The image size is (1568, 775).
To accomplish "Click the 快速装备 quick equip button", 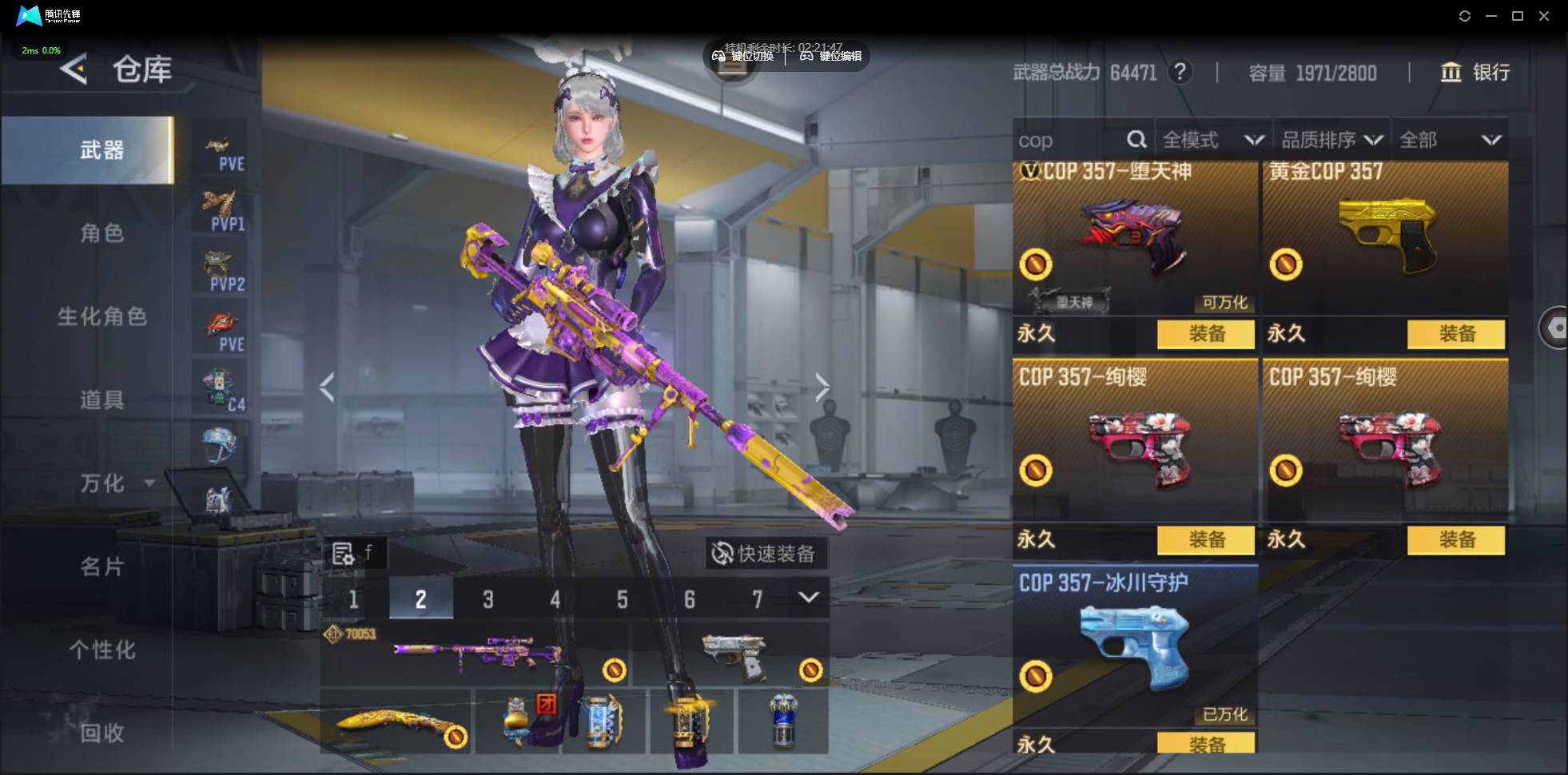I will pyautogui.click(x=765, y=553).
